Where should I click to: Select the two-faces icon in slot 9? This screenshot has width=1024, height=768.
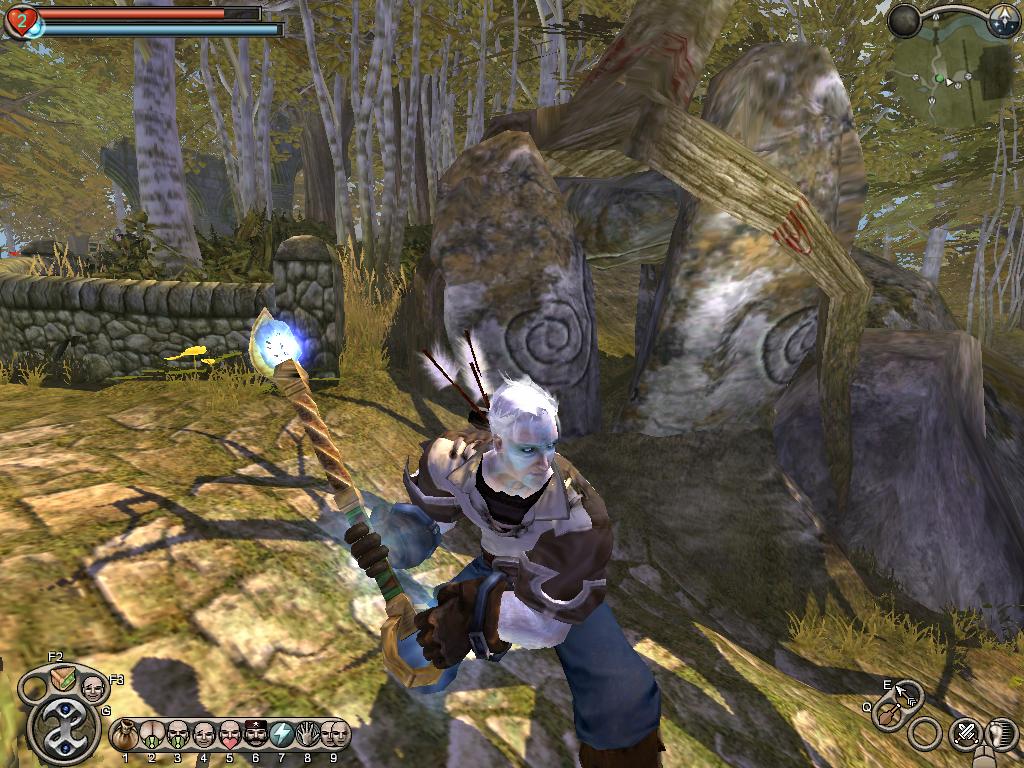(335, 735)
